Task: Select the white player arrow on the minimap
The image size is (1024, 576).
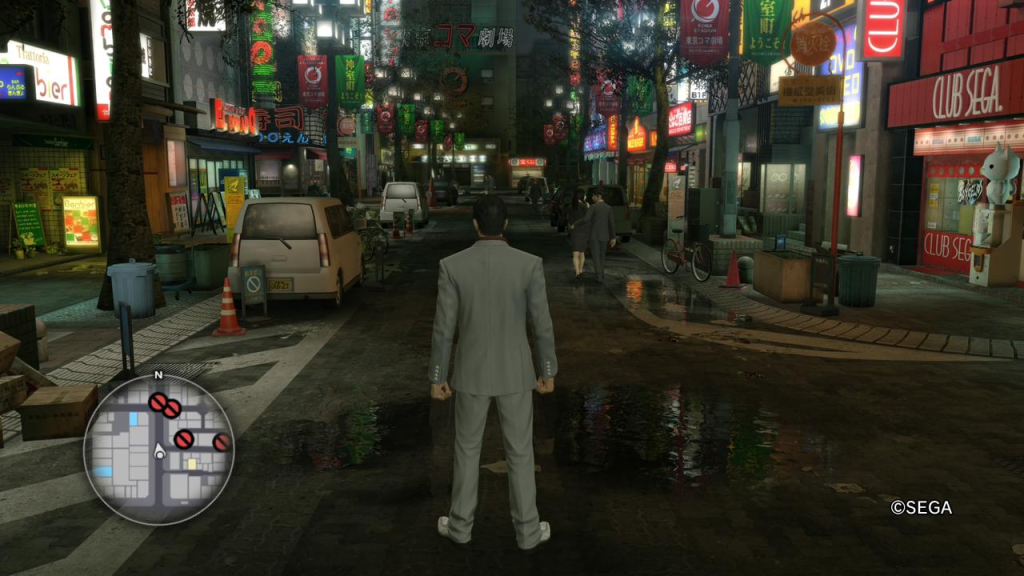Action: coord(158,451)
